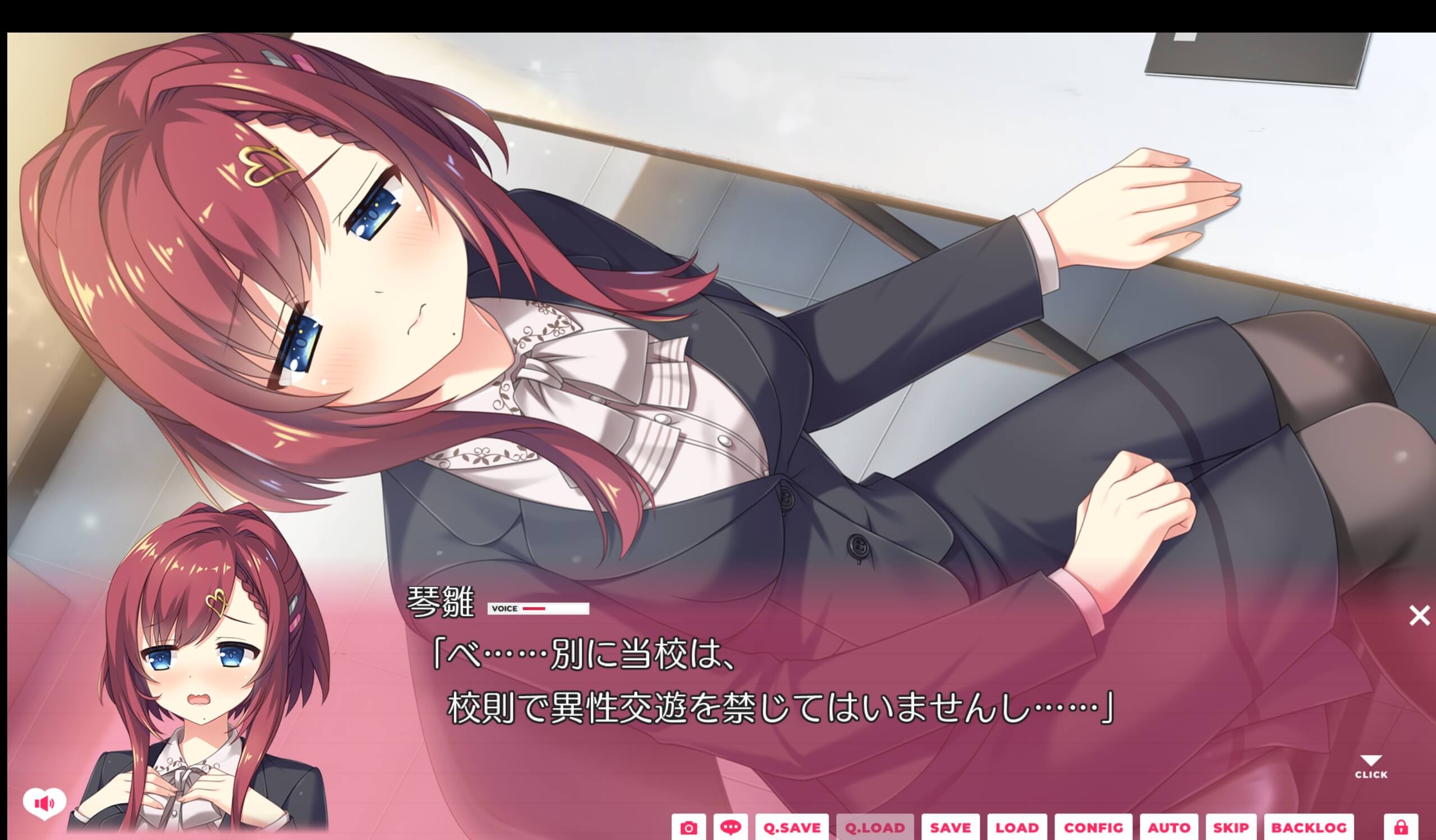The height and width of the screenshot is (840, 1436).
Task: Open the LOAD screen
Action: [x=1019, y=828]
